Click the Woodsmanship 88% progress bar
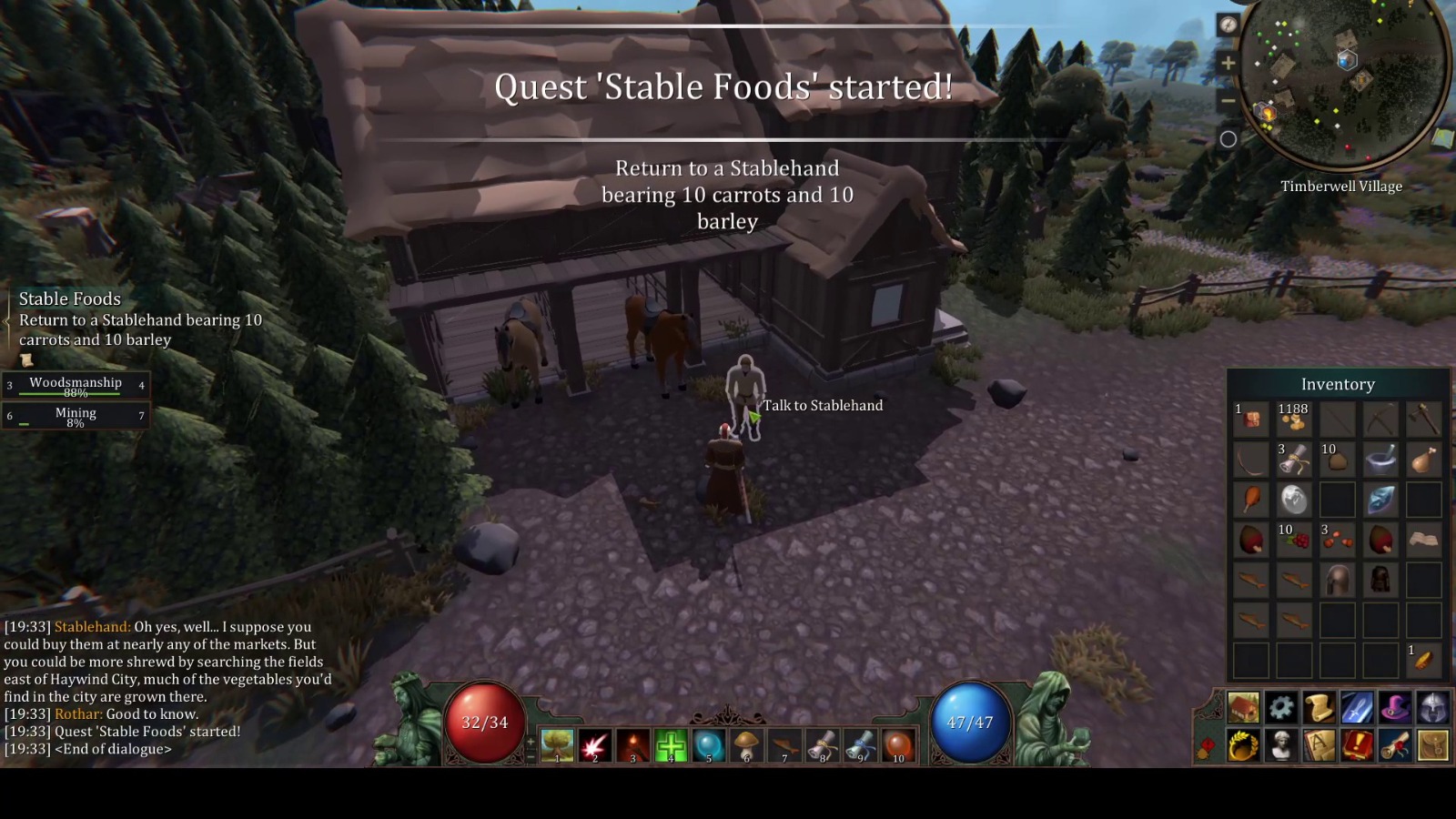The height and width of the screenshot is (819, 1456). 76,386
